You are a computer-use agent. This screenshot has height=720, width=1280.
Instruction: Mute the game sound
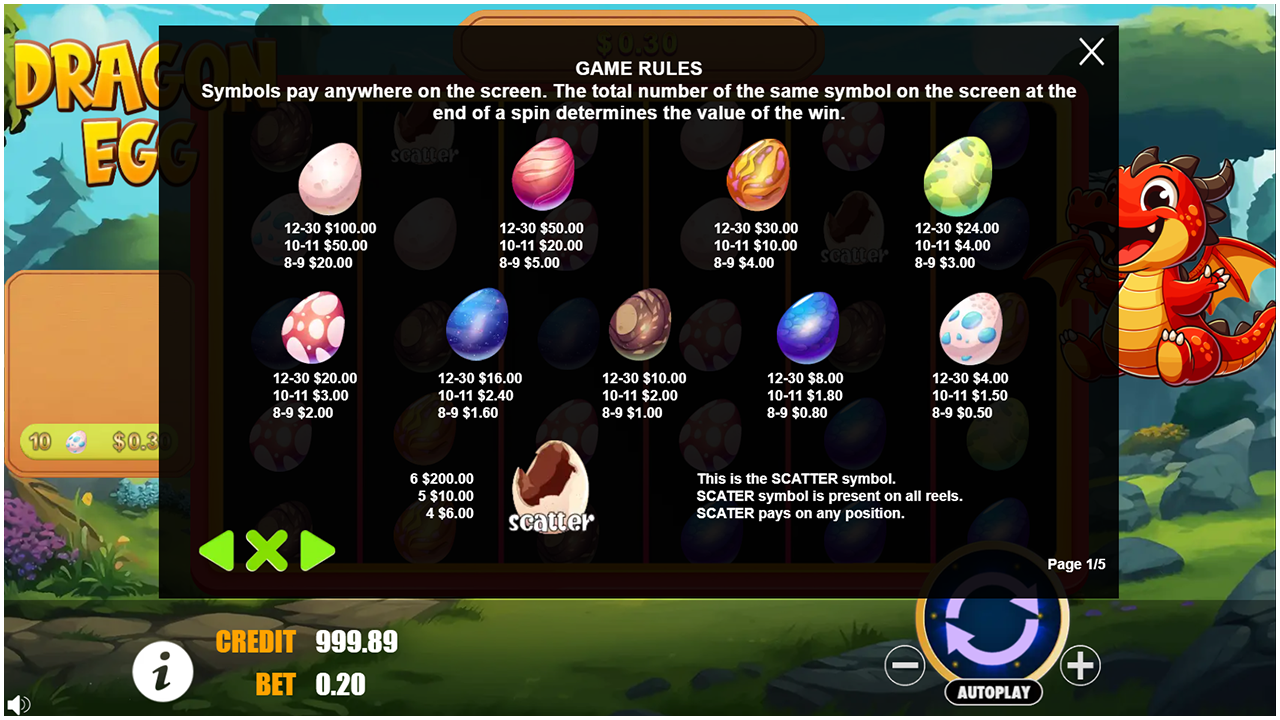tap(20, 702)
